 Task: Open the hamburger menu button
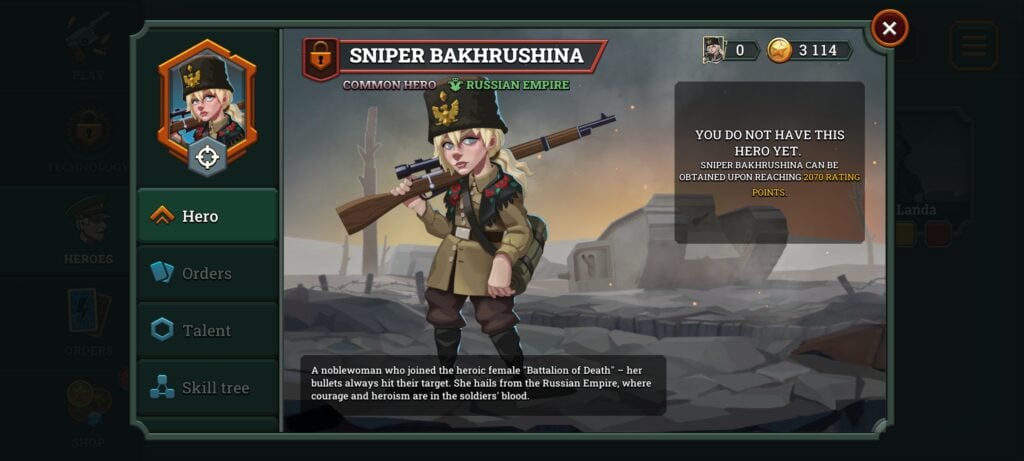(972, 45)
